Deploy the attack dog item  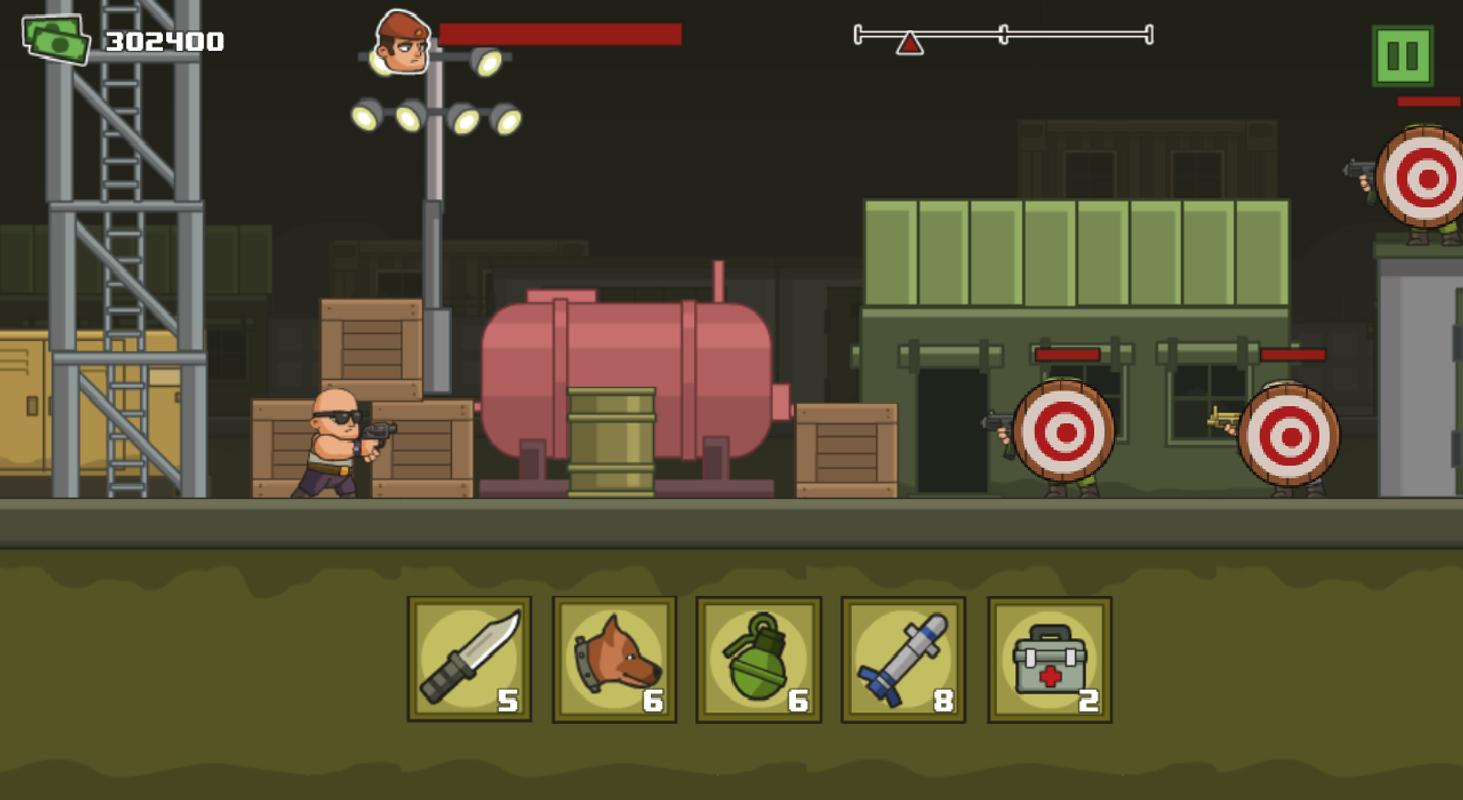click(614, 659)
